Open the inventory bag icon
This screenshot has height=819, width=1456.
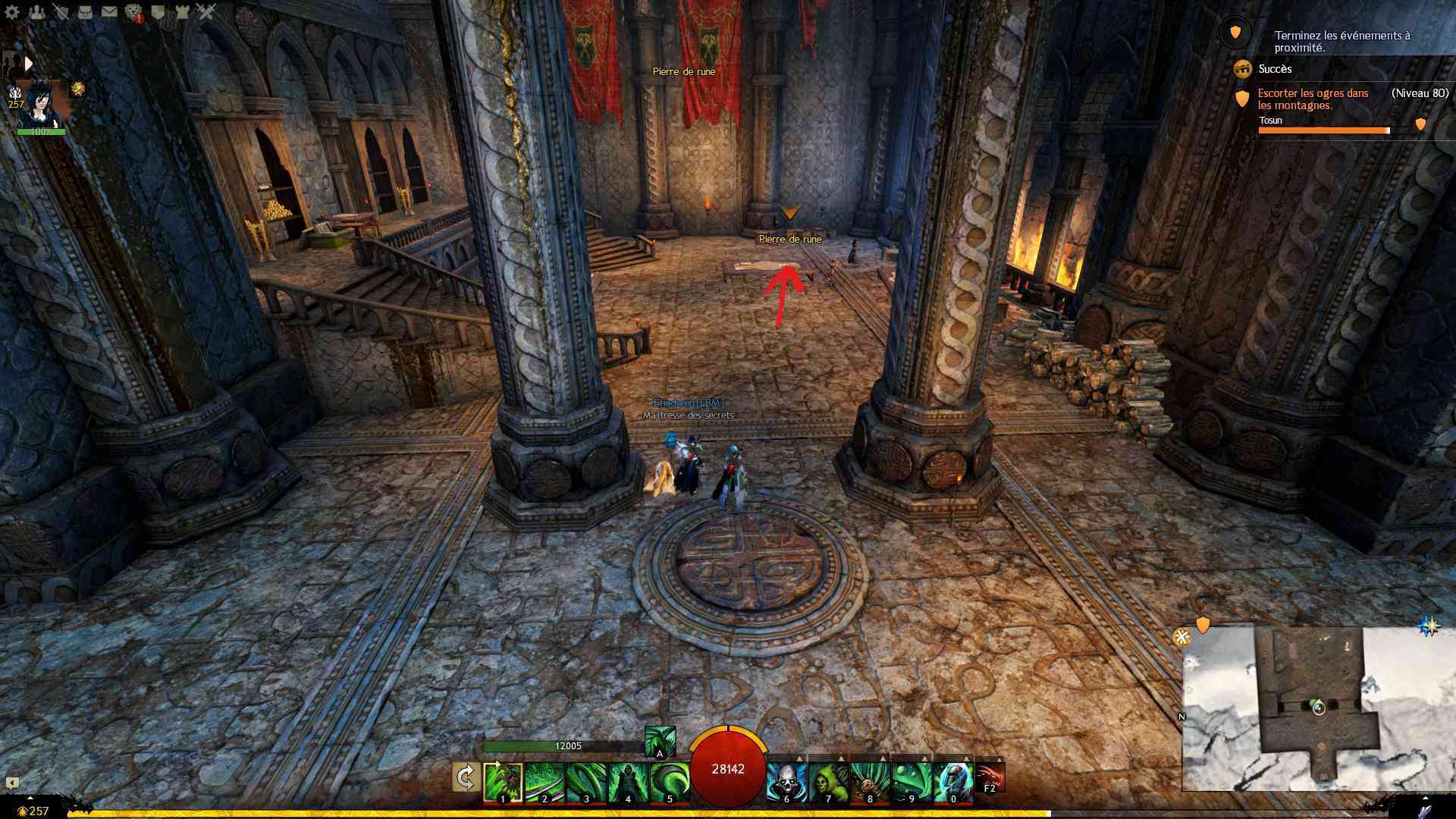coord(85,12)
